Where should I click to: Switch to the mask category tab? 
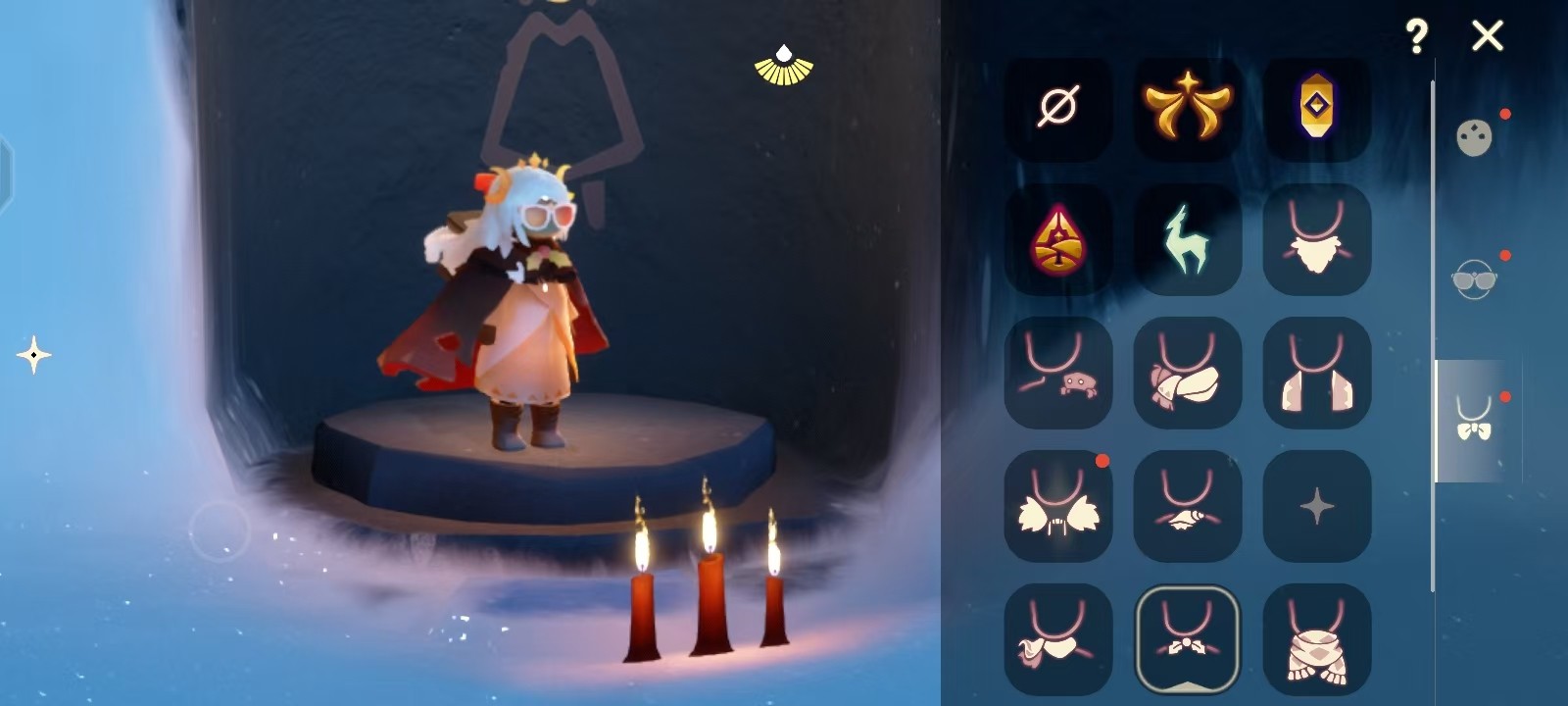tap(1475, 138)
